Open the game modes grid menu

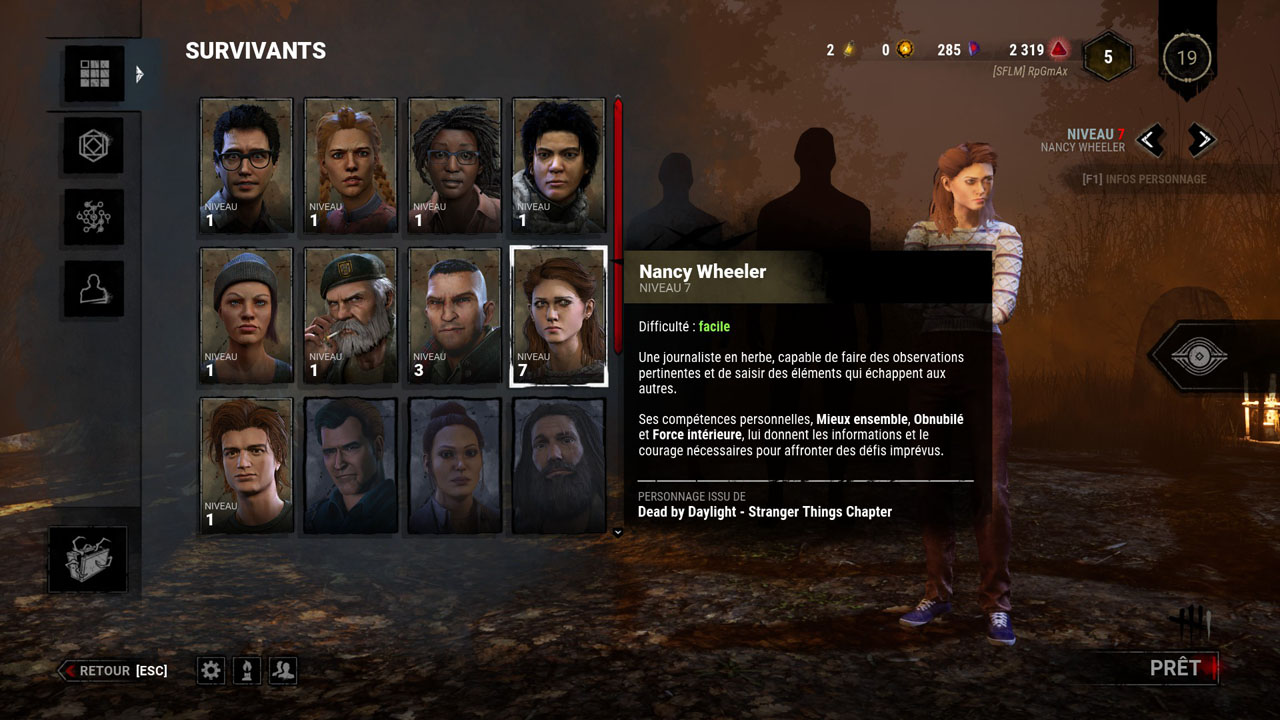click(93, 71)
